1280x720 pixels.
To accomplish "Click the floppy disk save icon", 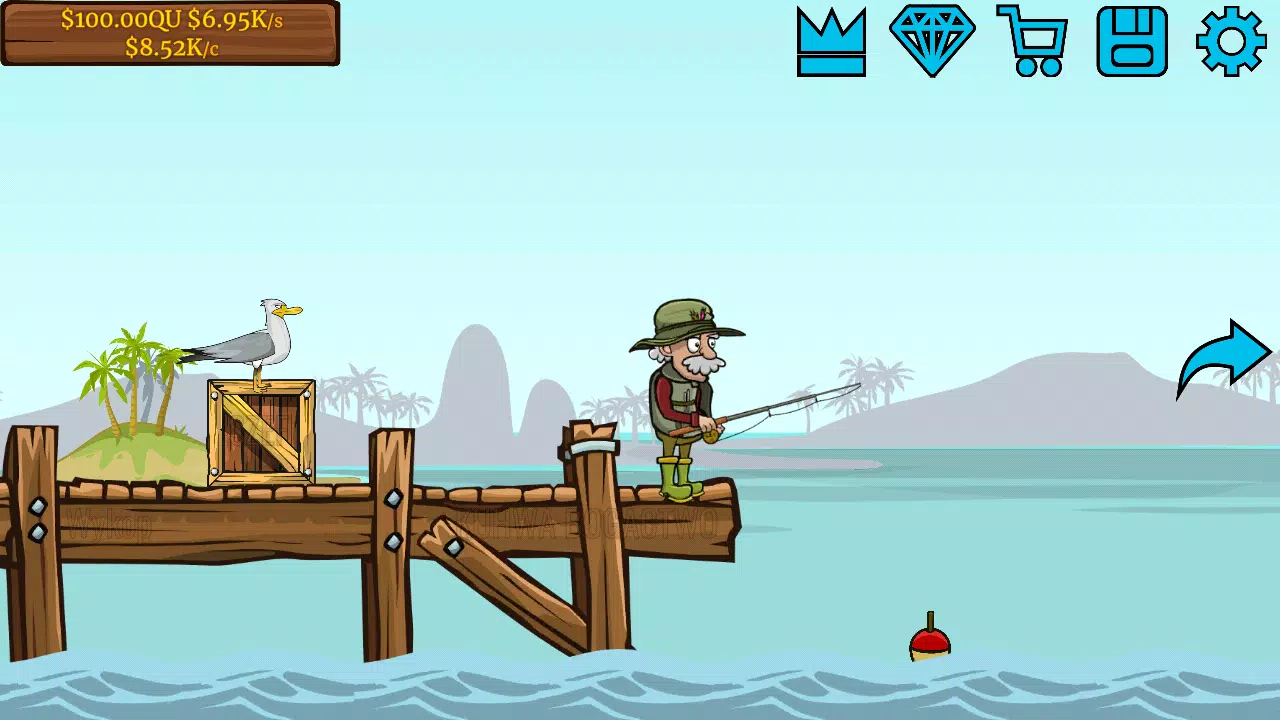I will click(x=1131, y=40).
